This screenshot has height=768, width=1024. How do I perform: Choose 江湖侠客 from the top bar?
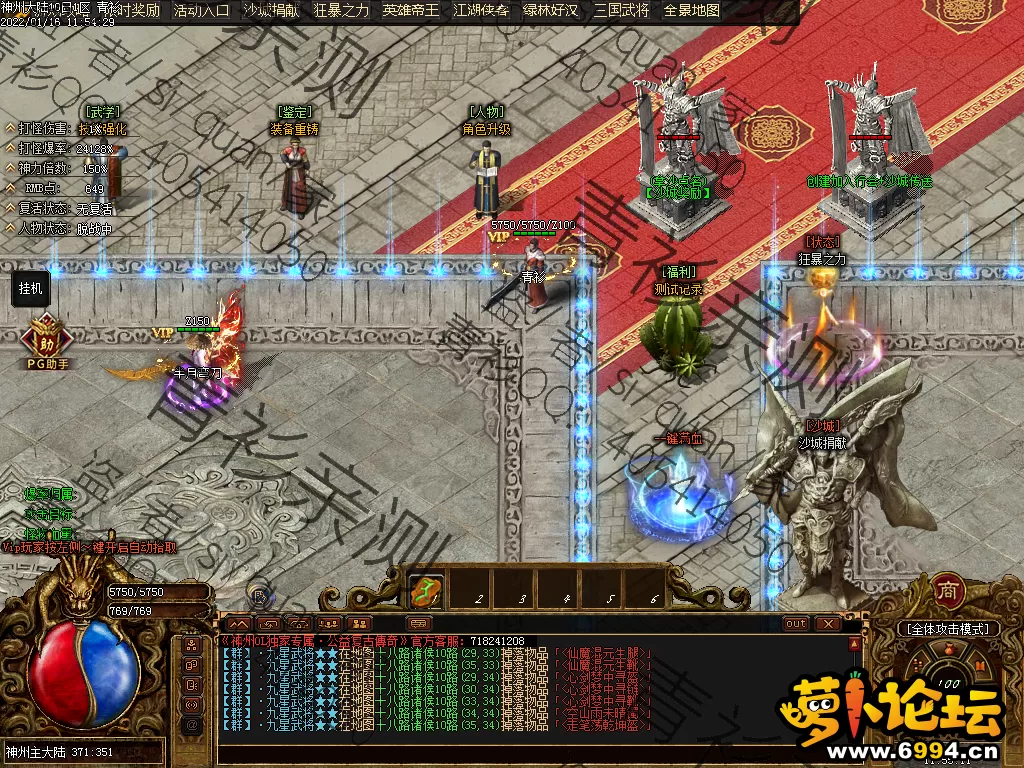[481, 11]
